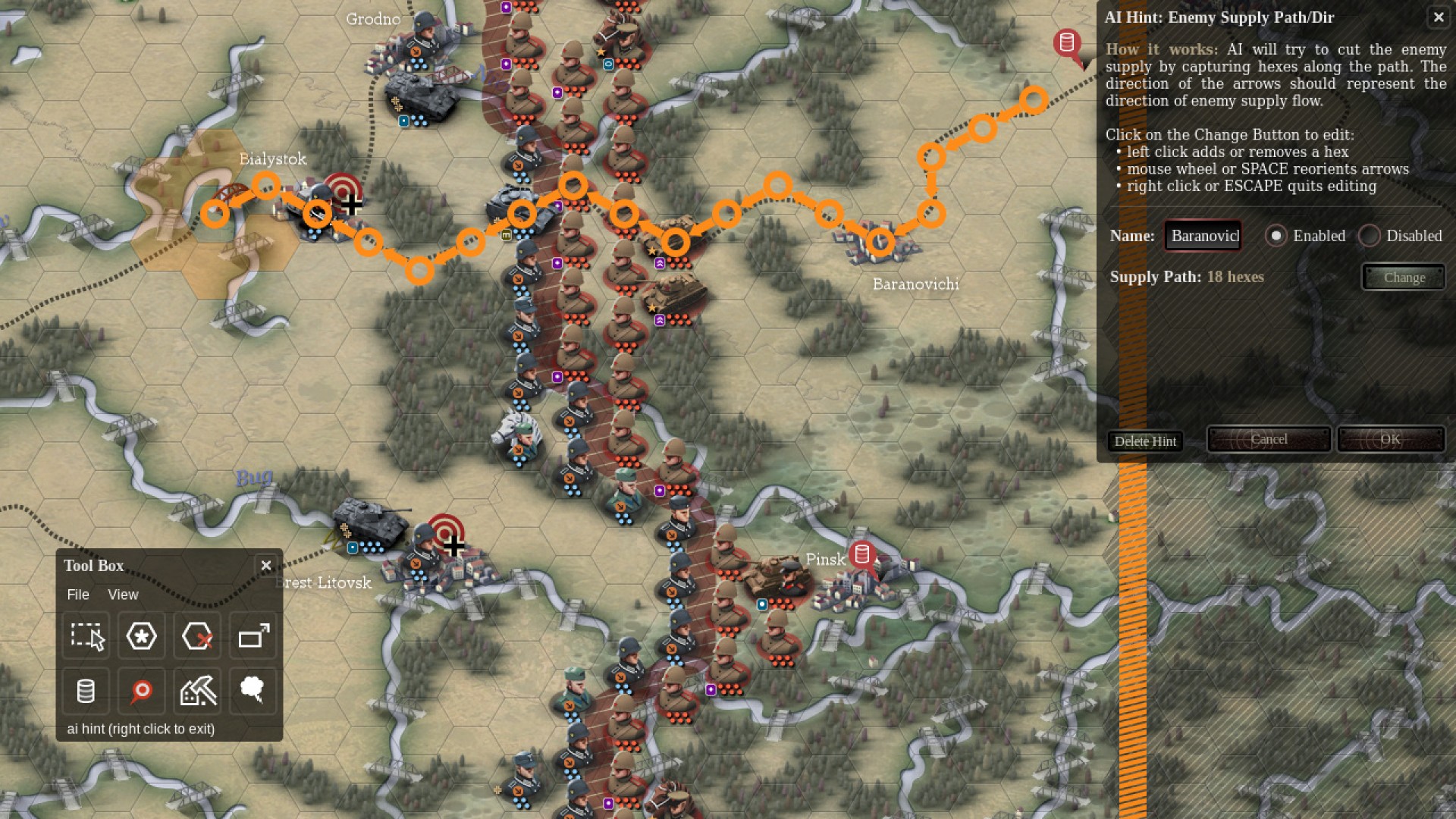Close the Tool Box window
This screenshot has width=1456, height=819.
pos(266,566)
